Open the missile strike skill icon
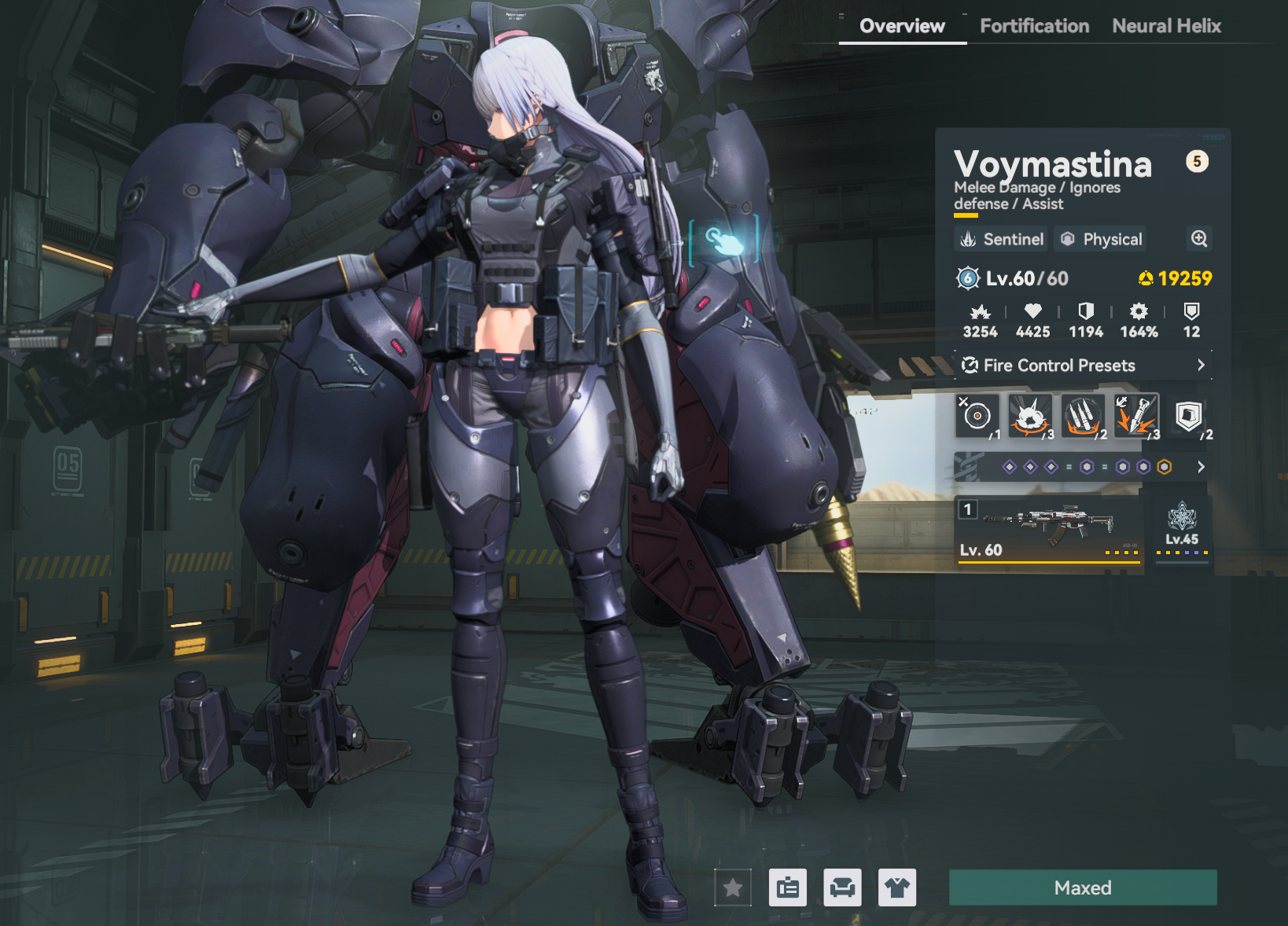This screenshot has width=1288, height=926. click(1135, 415)
